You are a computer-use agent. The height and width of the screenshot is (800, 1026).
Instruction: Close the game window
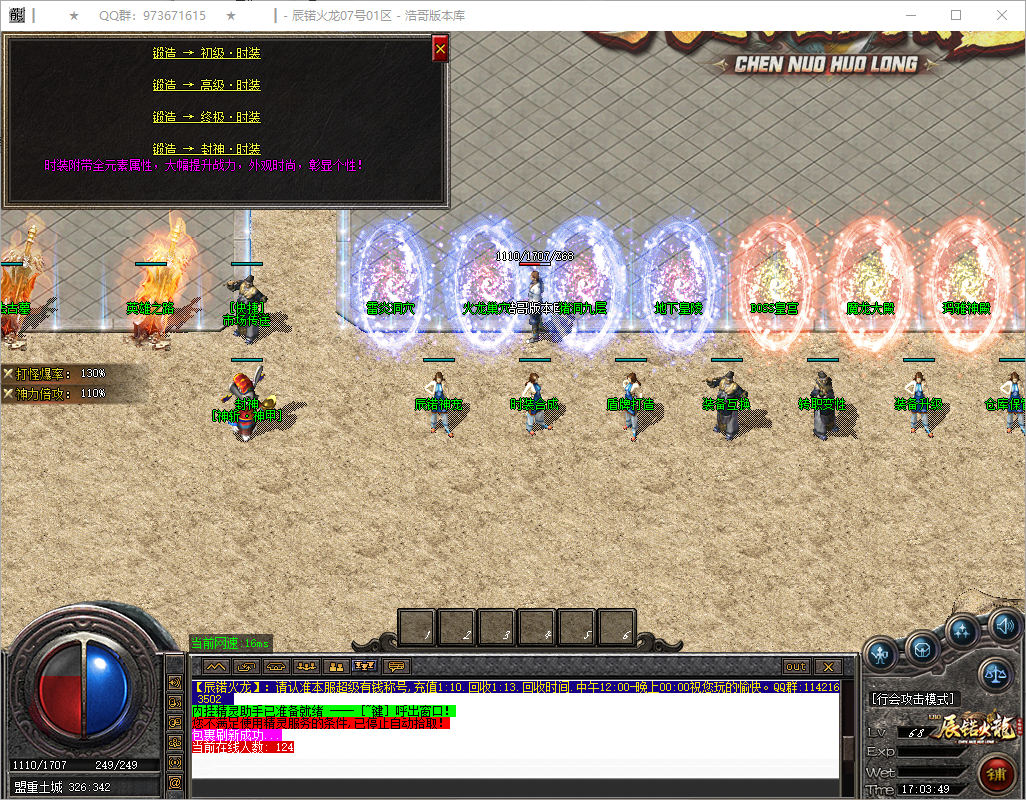click(x=1002, y=15)
